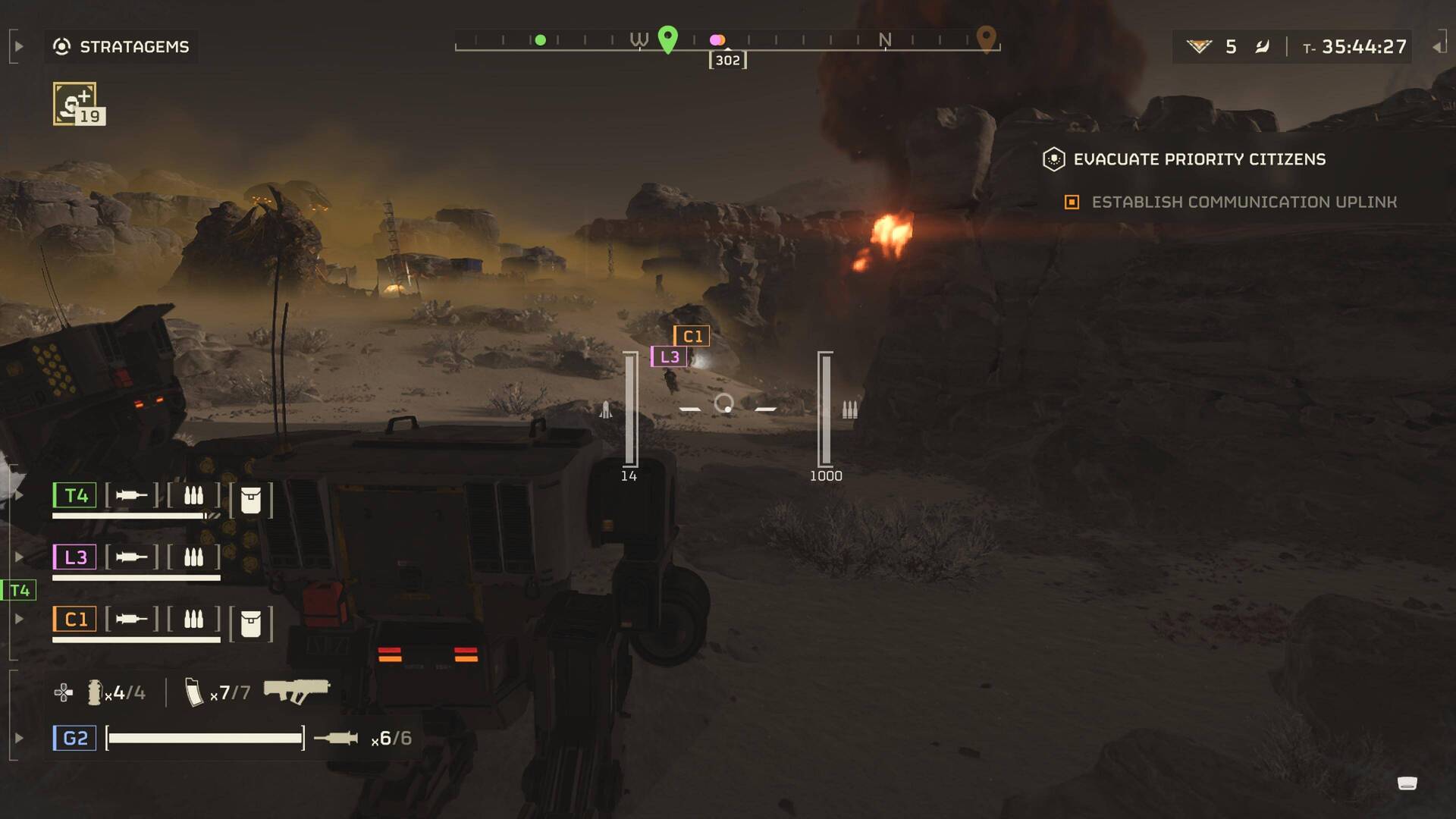
Task: Select the equipped rifle weapon icon
Action: click(x=297, y=690)
